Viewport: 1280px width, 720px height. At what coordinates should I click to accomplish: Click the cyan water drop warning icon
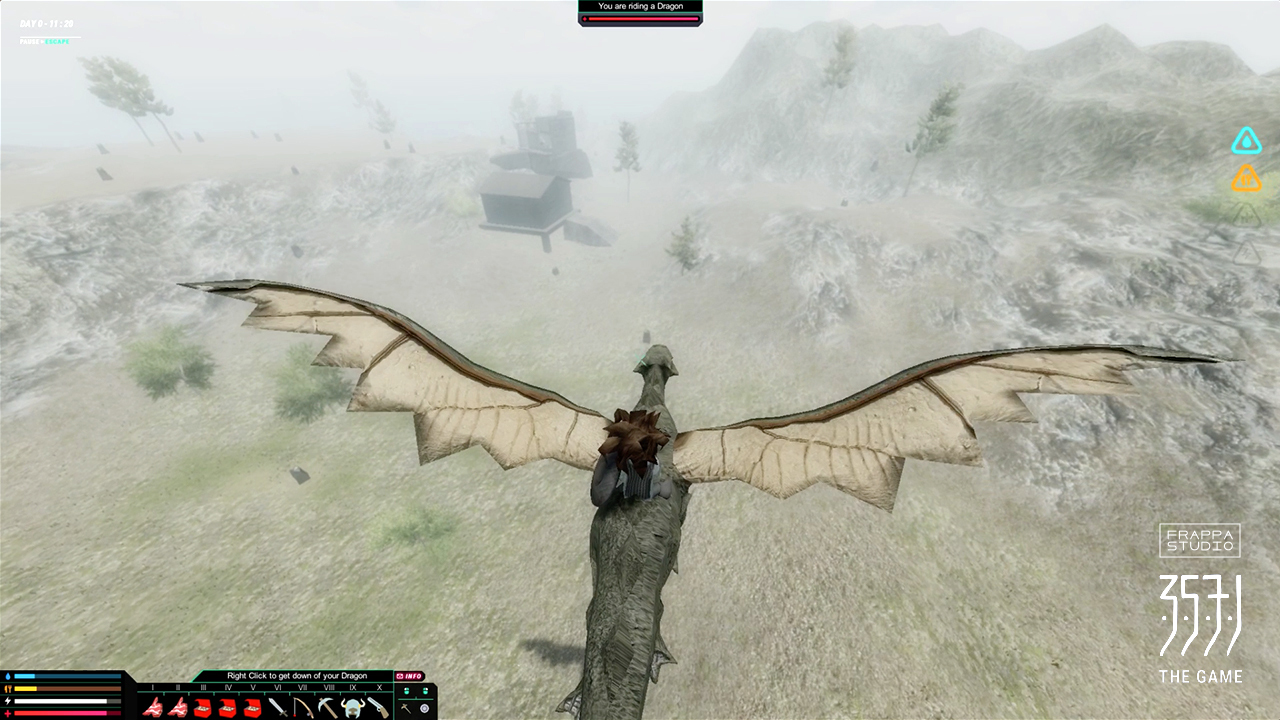1246,141
